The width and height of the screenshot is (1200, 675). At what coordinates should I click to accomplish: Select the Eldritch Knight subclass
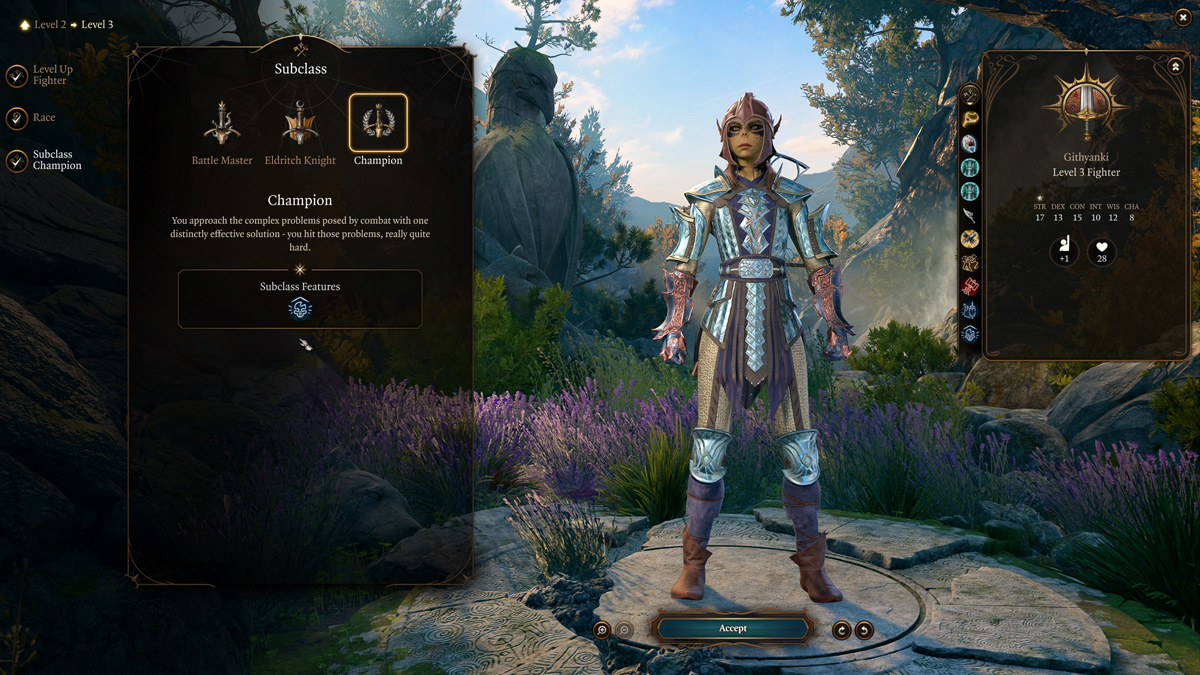coord(300,123)
